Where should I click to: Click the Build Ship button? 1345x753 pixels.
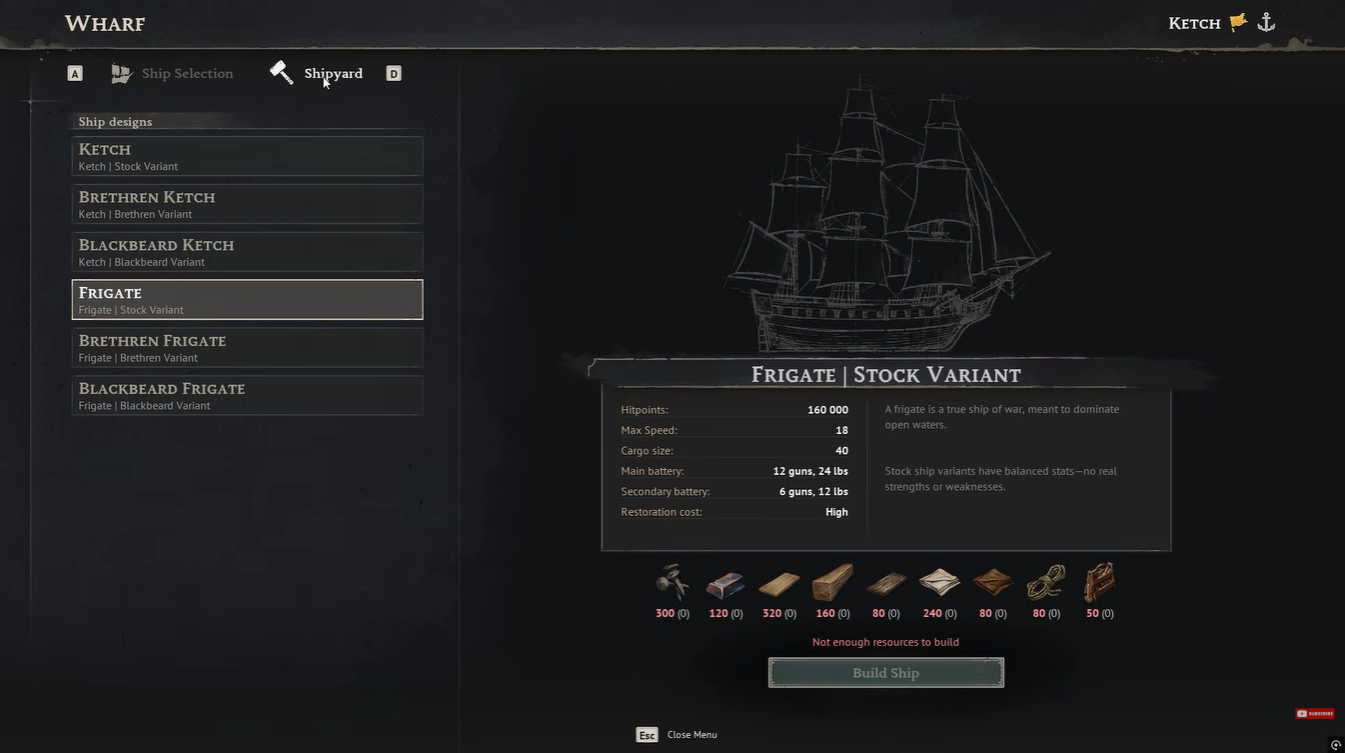tap(885, 673)
